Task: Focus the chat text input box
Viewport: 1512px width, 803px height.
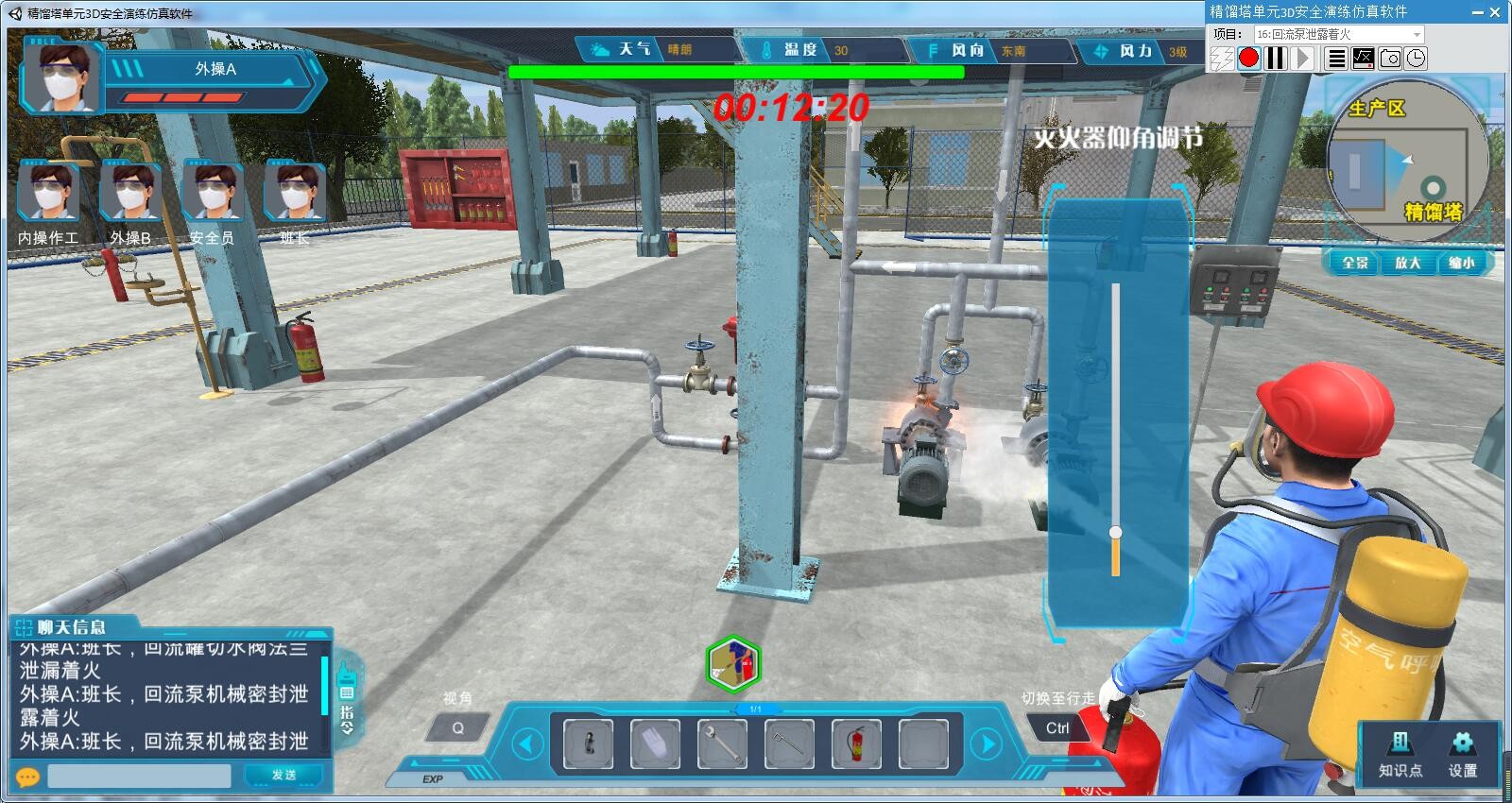Action: (x=139, y=776)
